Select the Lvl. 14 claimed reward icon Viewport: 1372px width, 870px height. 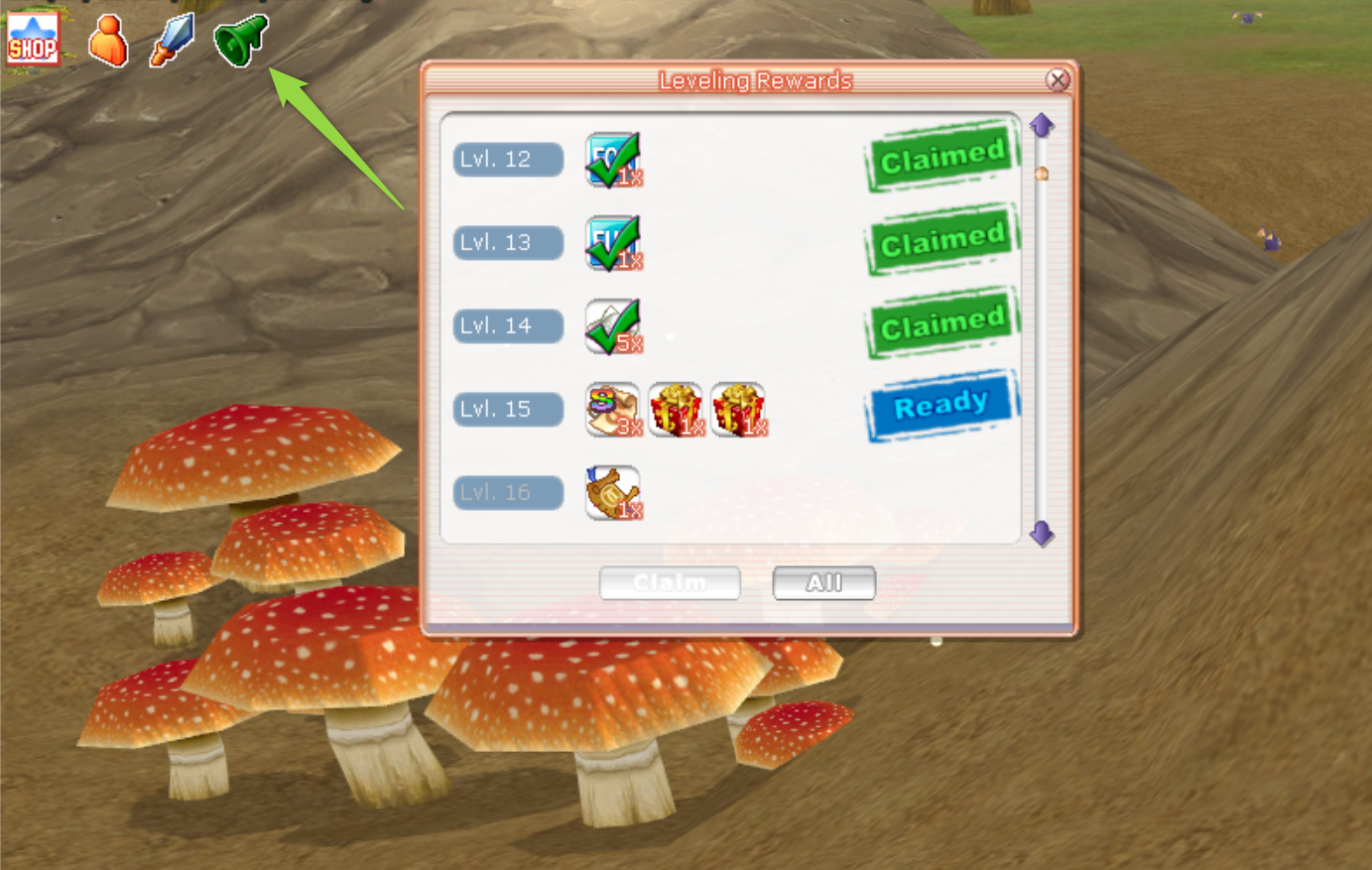point(613,326)
